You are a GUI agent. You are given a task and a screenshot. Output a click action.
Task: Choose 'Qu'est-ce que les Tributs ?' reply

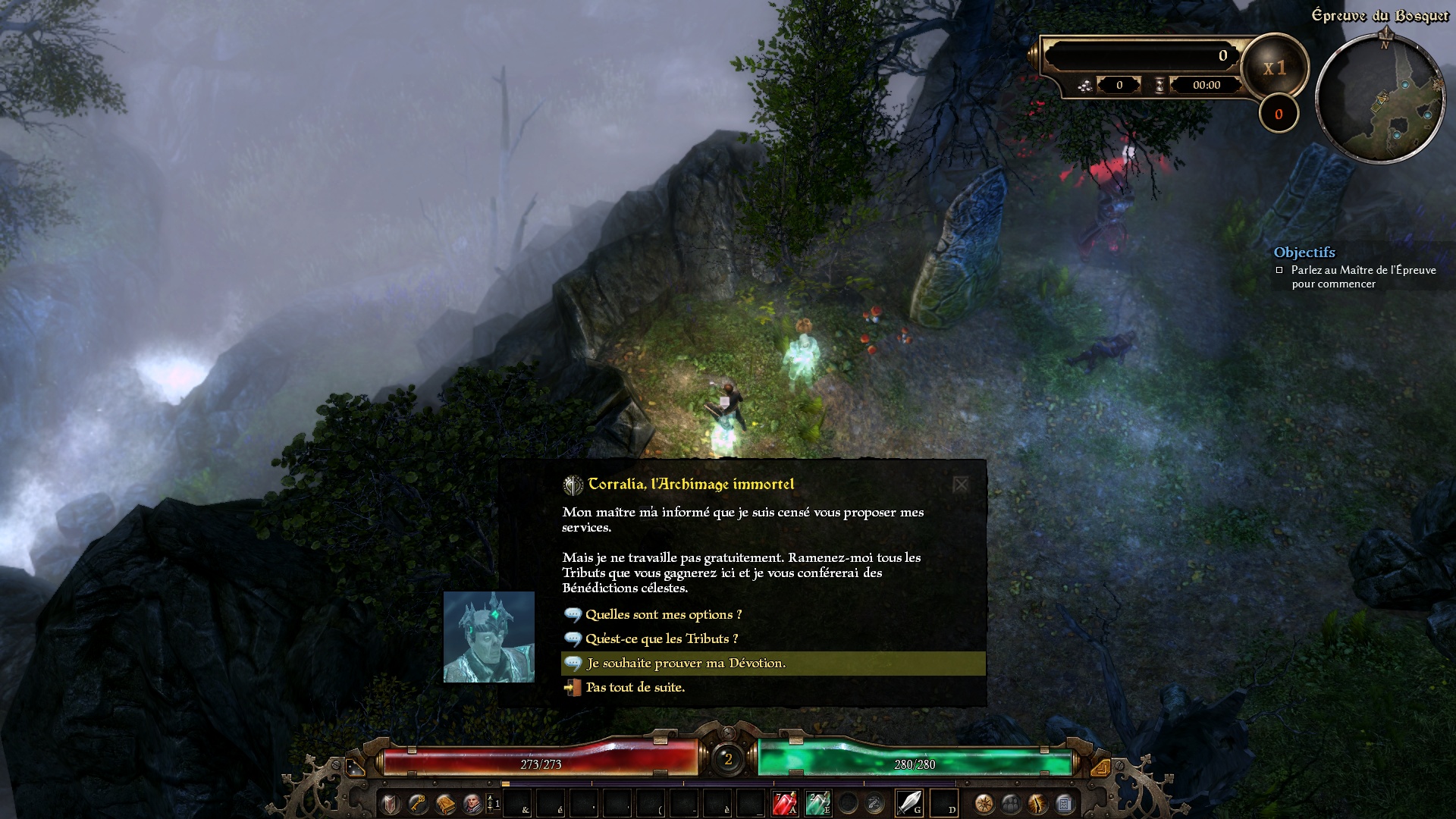point(661,639)
